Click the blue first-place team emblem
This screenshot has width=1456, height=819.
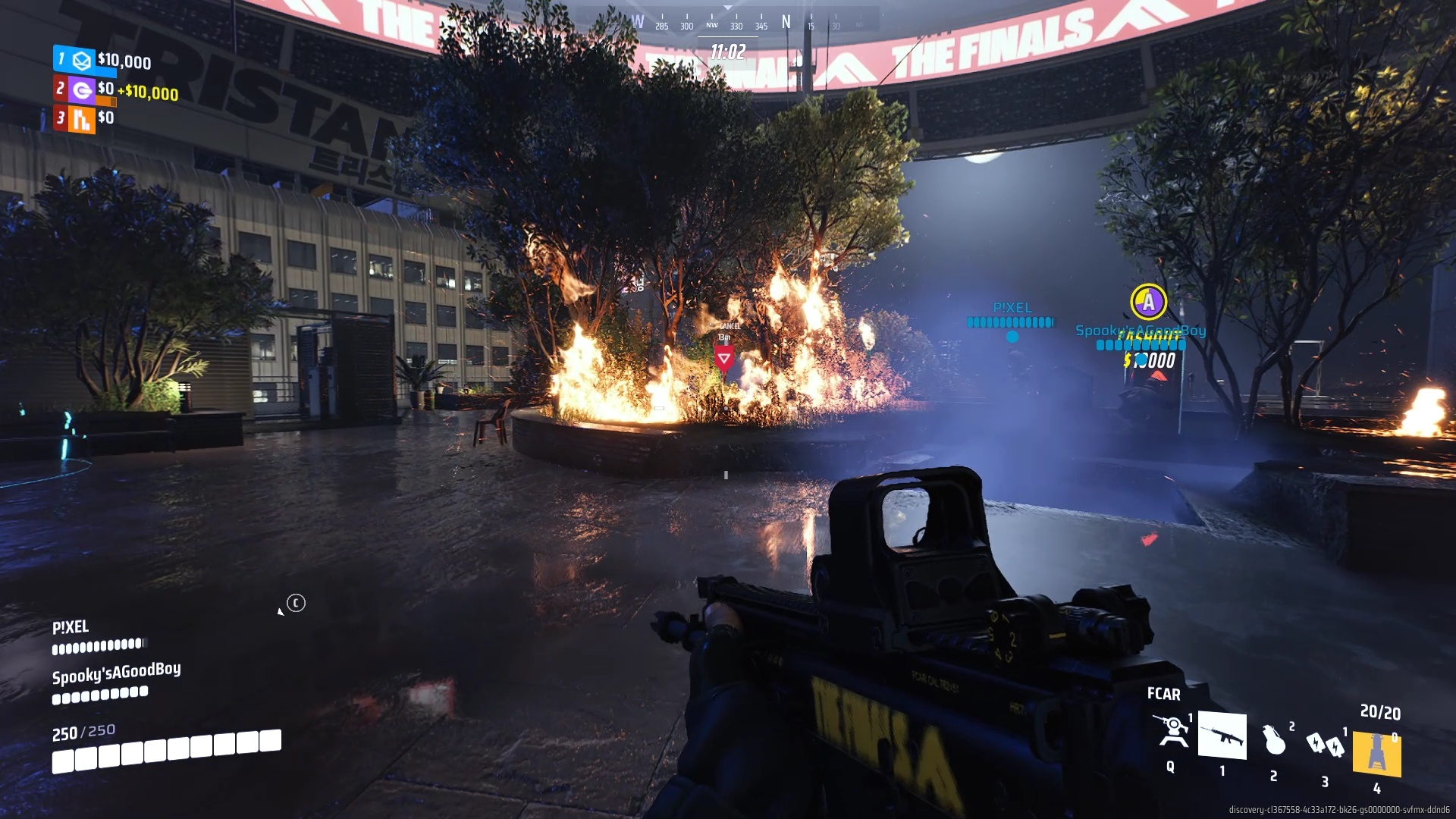pyautogui.click(x=82, y=60)
